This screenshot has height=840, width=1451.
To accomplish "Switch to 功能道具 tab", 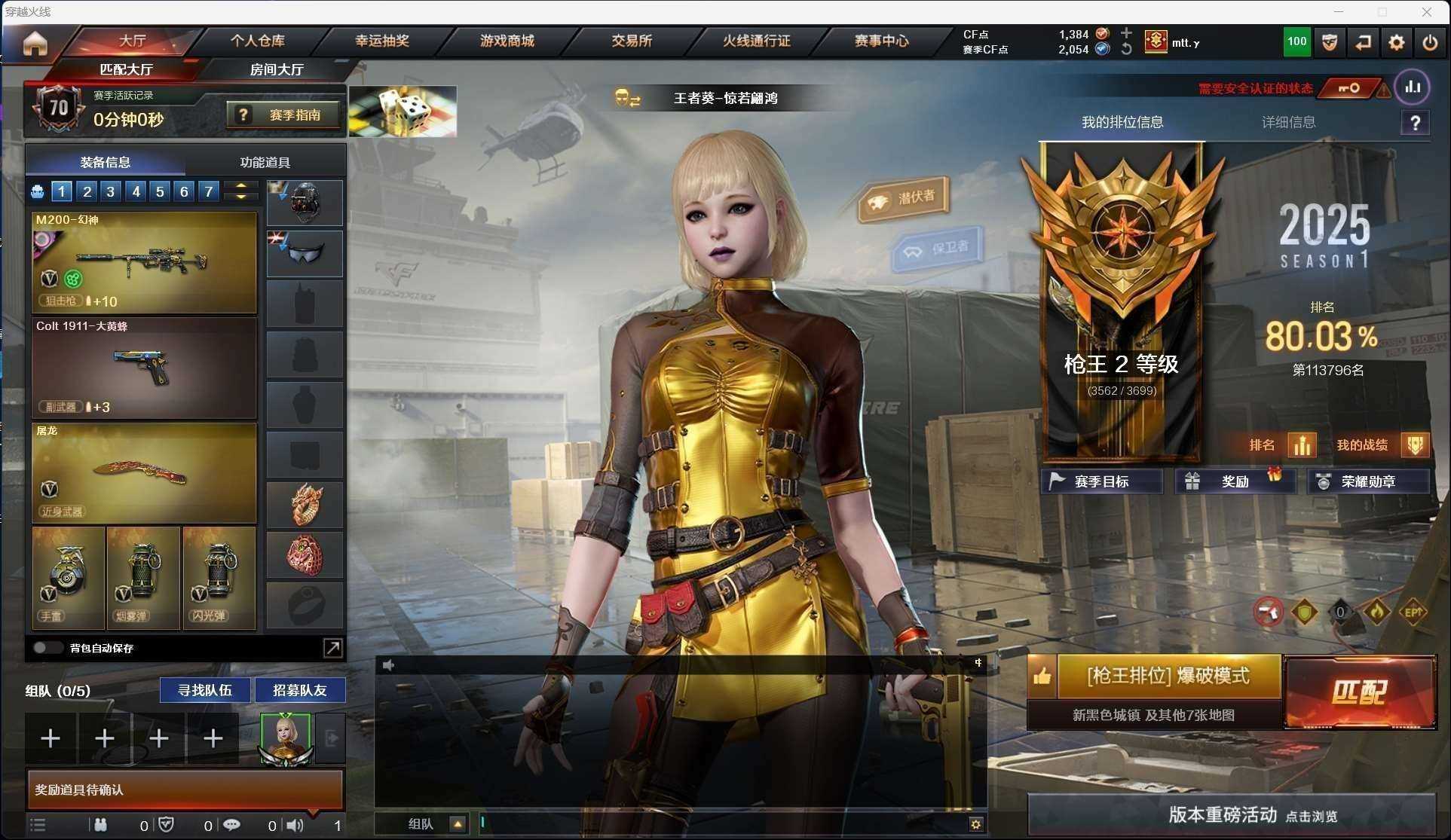I will click(x=265, y=162).
